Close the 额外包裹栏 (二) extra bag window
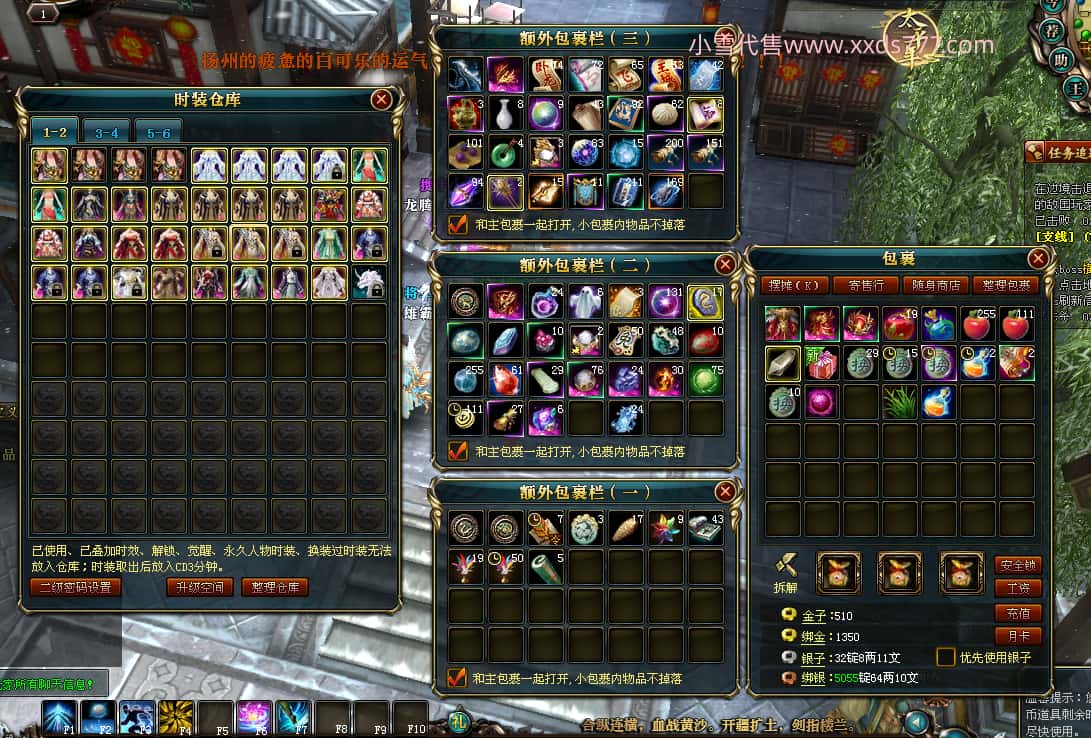The height and width of the screenshot is (738, 1091). point(726,264)
